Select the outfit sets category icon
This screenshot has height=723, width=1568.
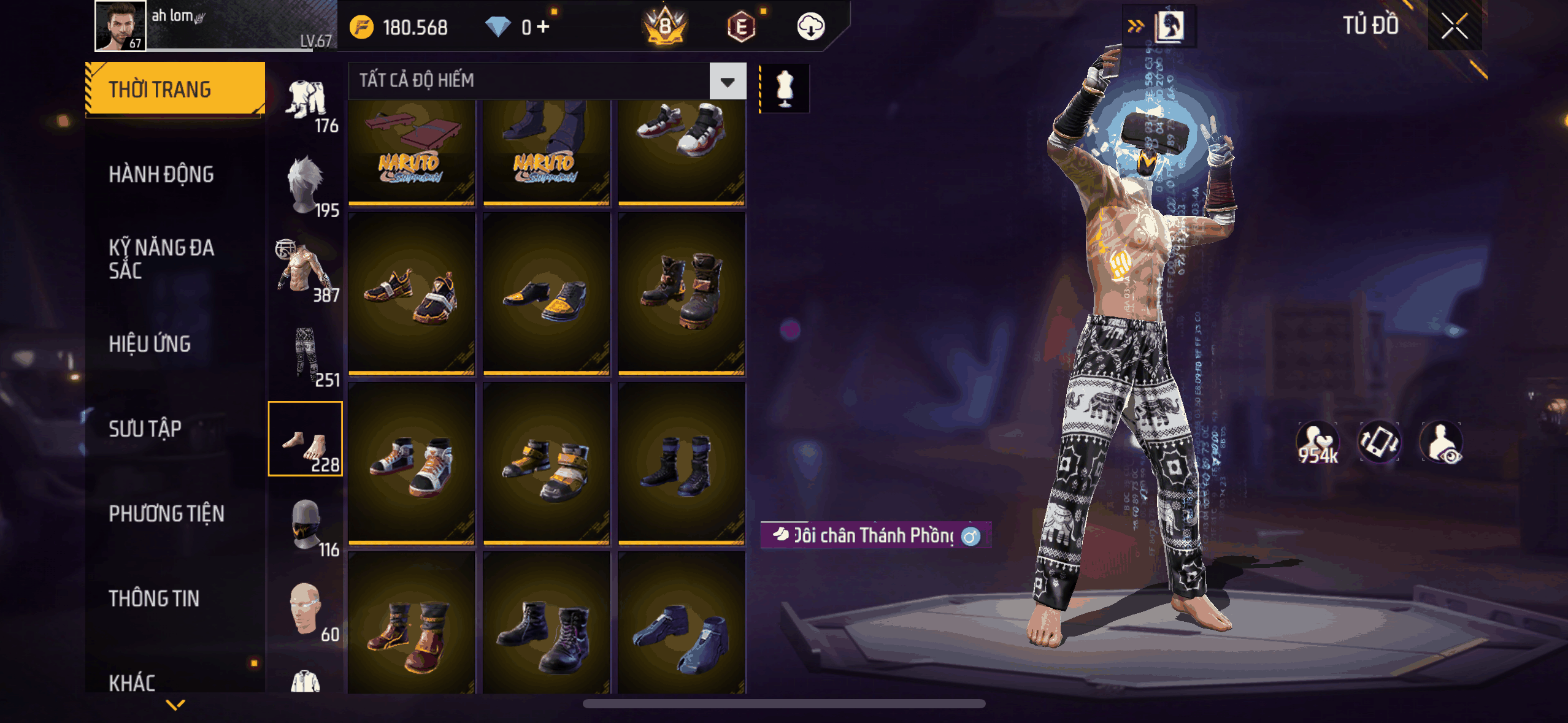click(306, 101)
